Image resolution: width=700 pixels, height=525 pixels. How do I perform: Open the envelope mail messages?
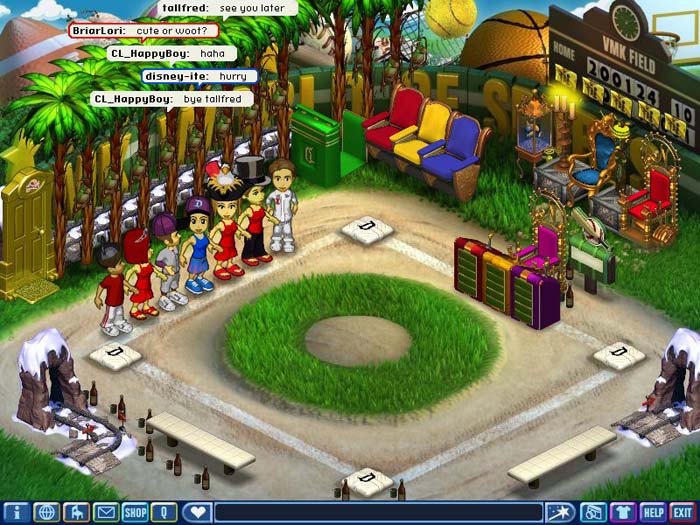pos(105,513)
